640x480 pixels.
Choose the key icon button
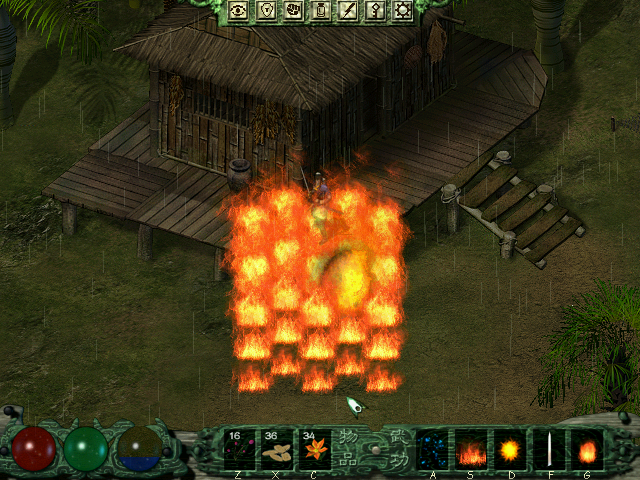(x=375, y=11)
